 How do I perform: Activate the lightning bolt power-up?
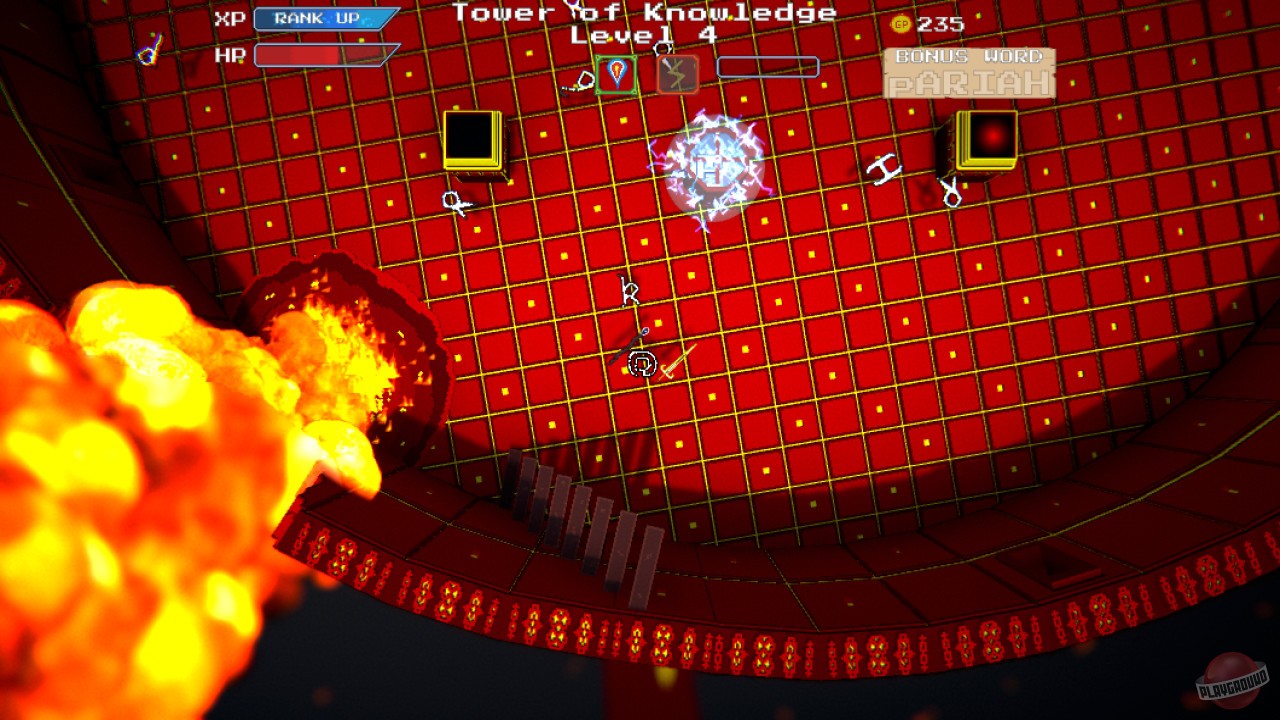pyautogui.click(x=678, y=75)
